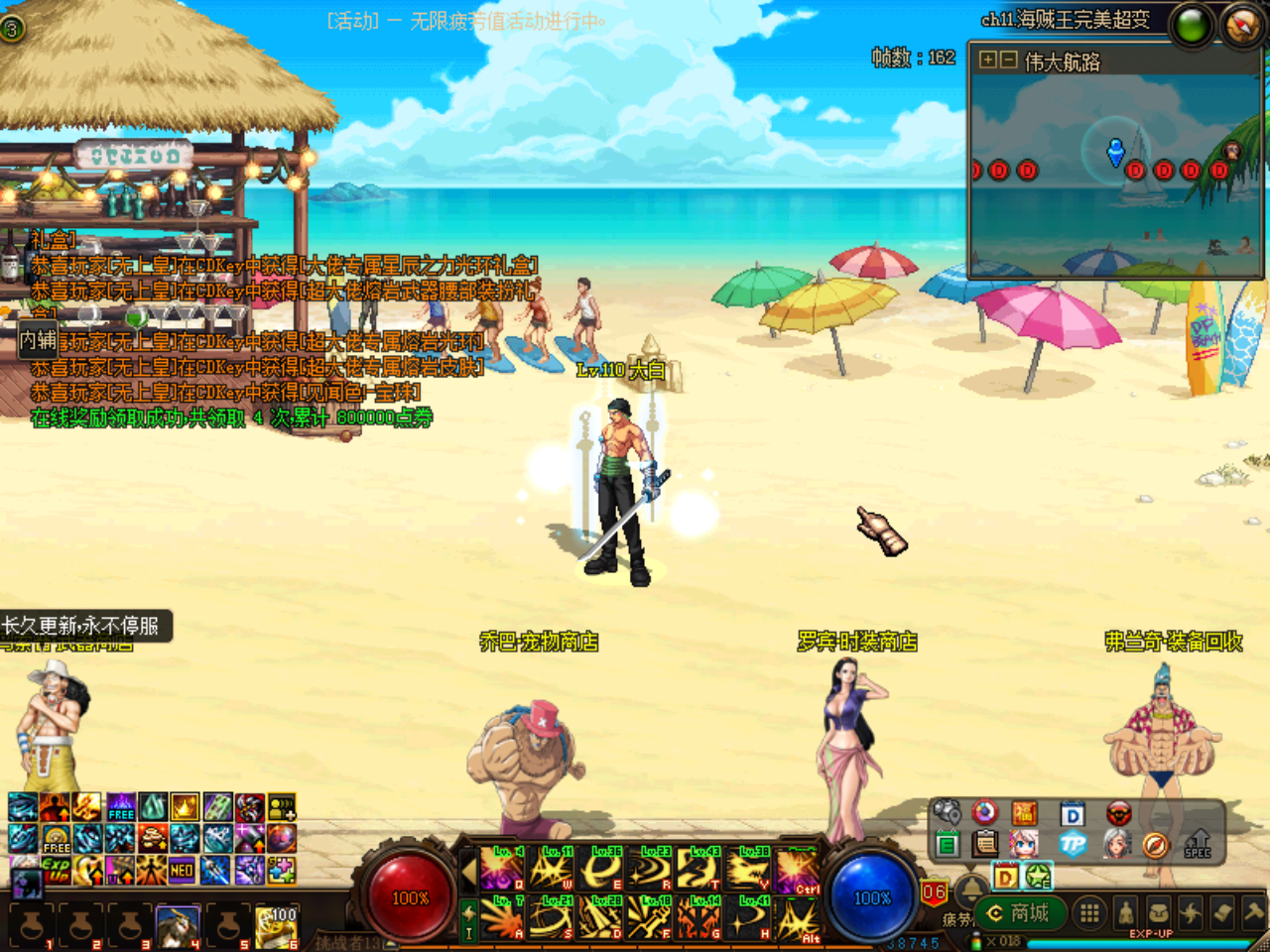Open the clipboard quest log icon

point(985,843)
